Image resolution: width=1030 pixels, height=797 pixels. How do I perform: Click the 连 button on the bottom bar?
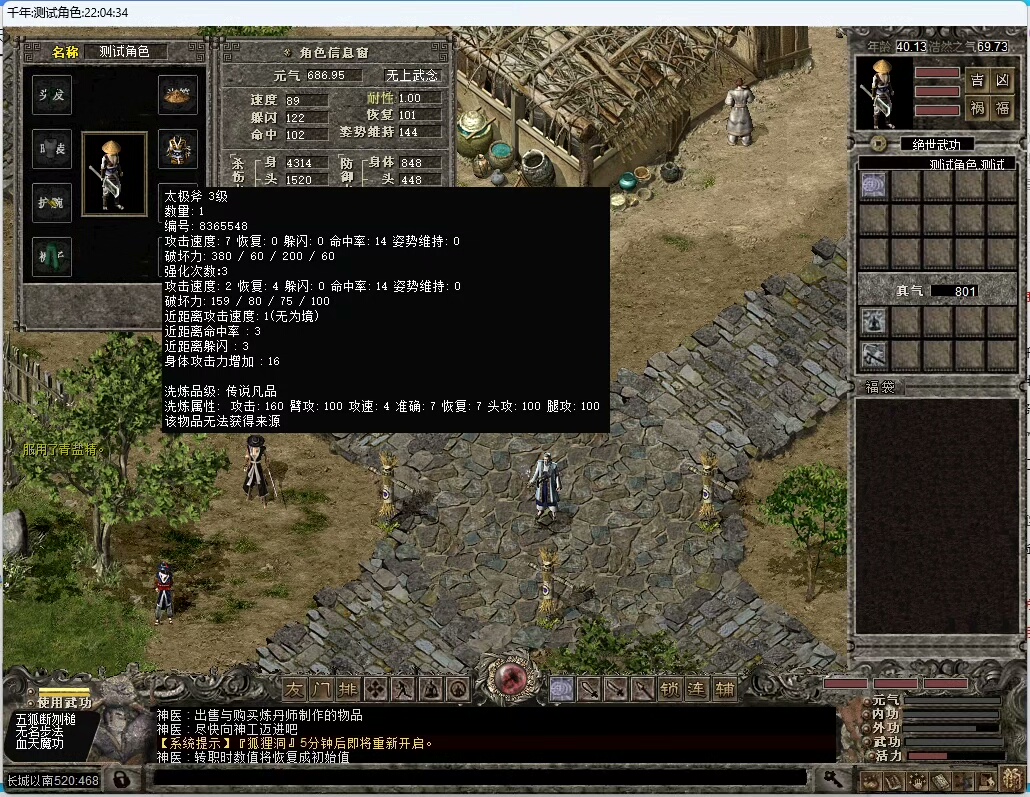pyautogui.click(x=697, y=688)
